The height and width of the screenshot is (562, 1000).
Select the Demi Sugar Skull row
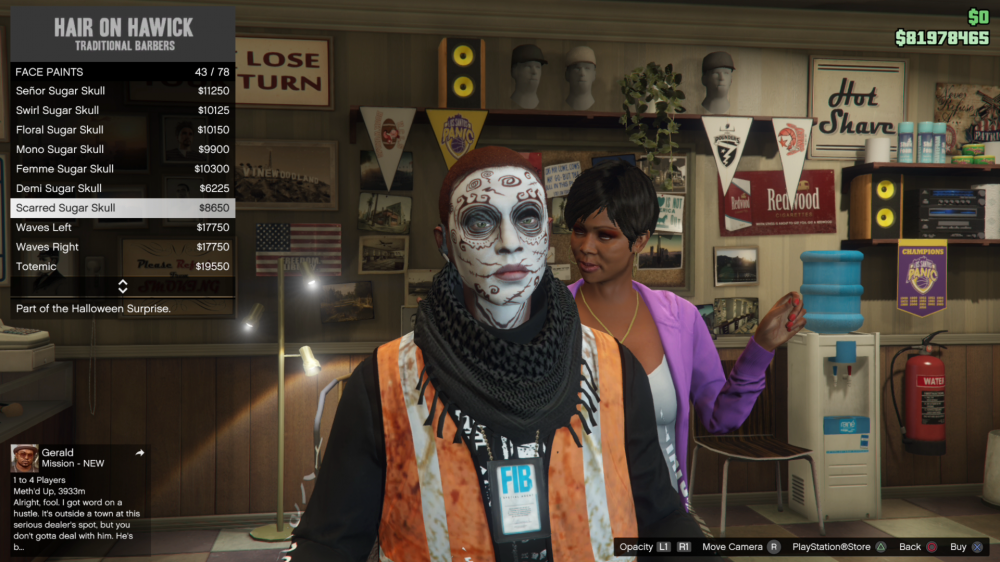coord(122,188)
